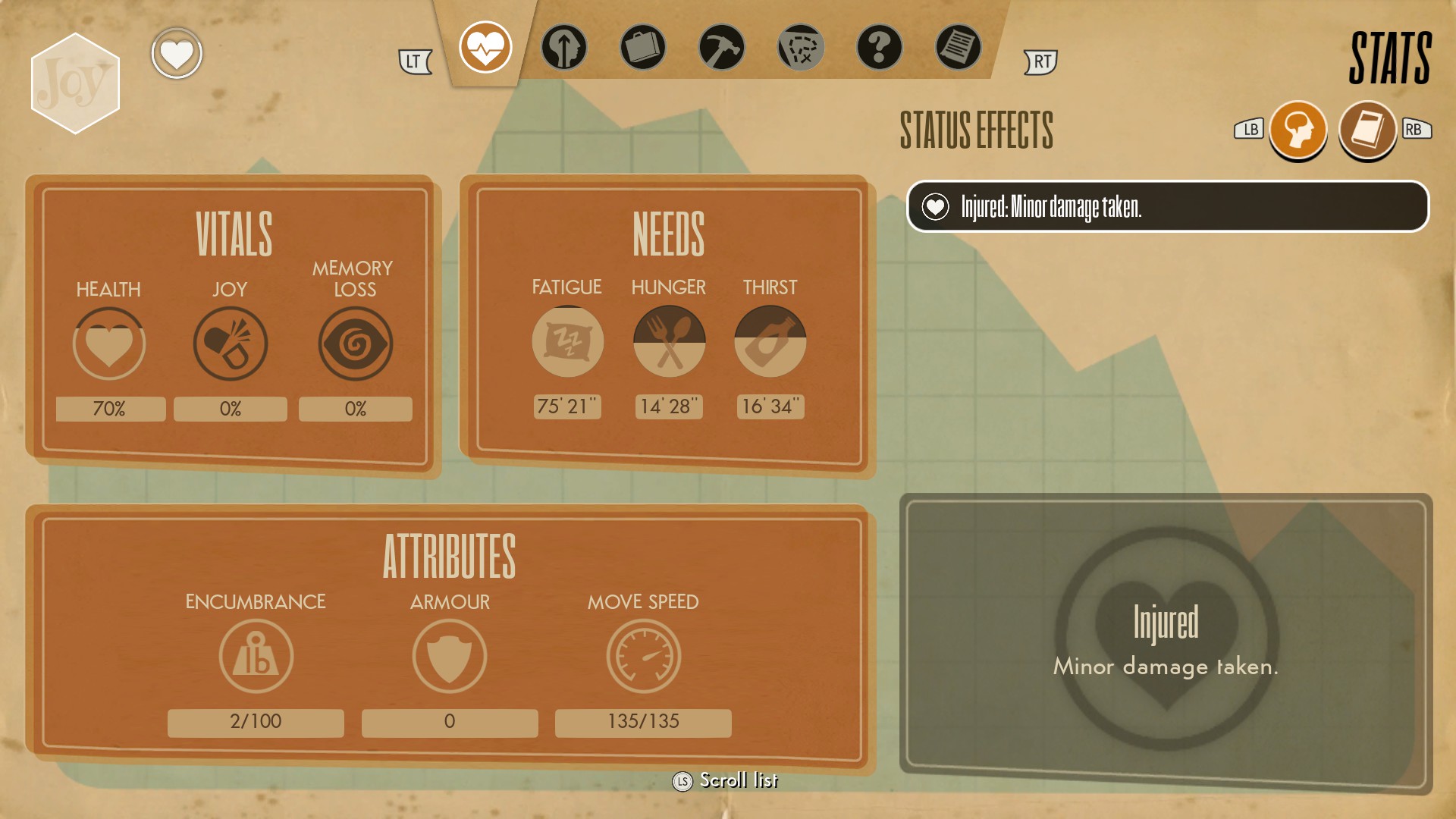
Task: Show the map tab
Action: coord(801,47)
